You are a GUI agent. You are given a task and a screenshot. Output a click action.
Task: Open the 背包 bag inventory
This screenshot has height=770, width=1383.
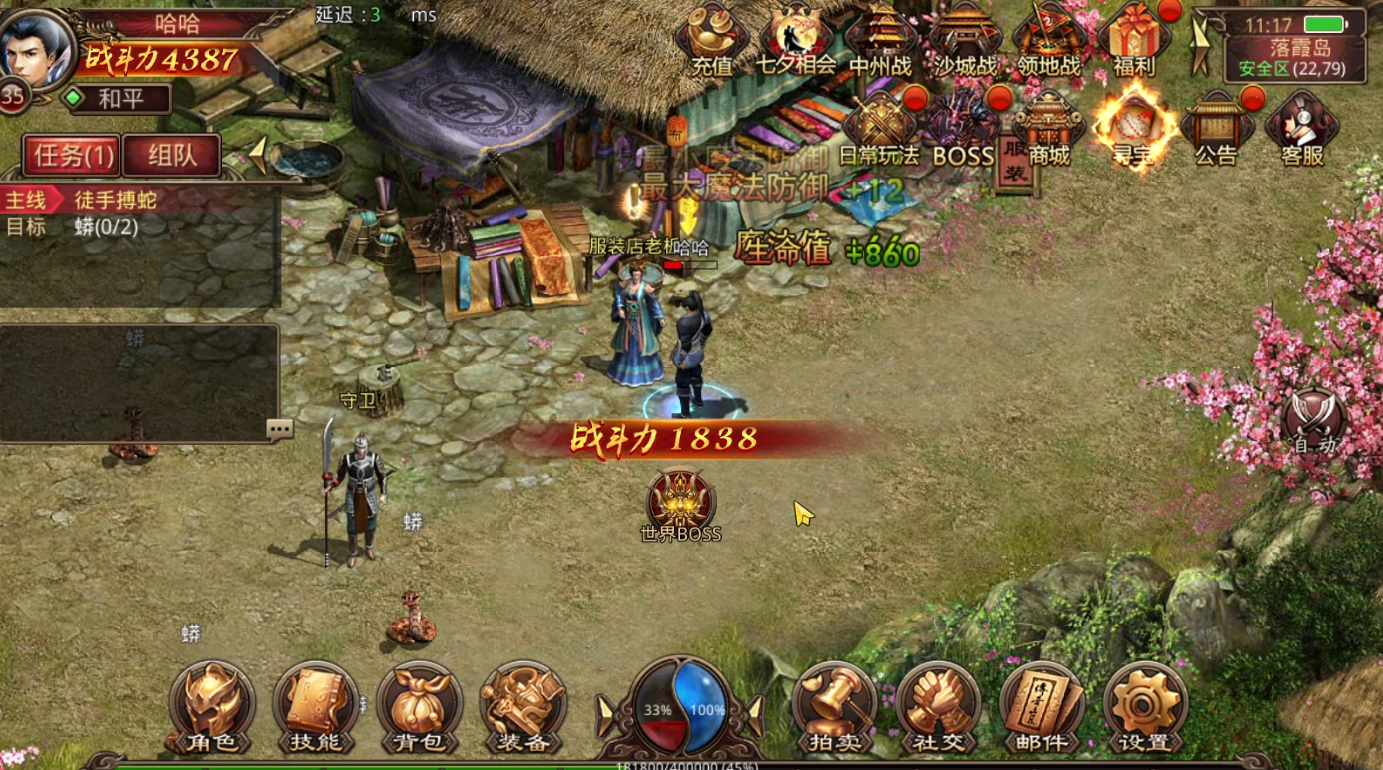click(419, 706)
